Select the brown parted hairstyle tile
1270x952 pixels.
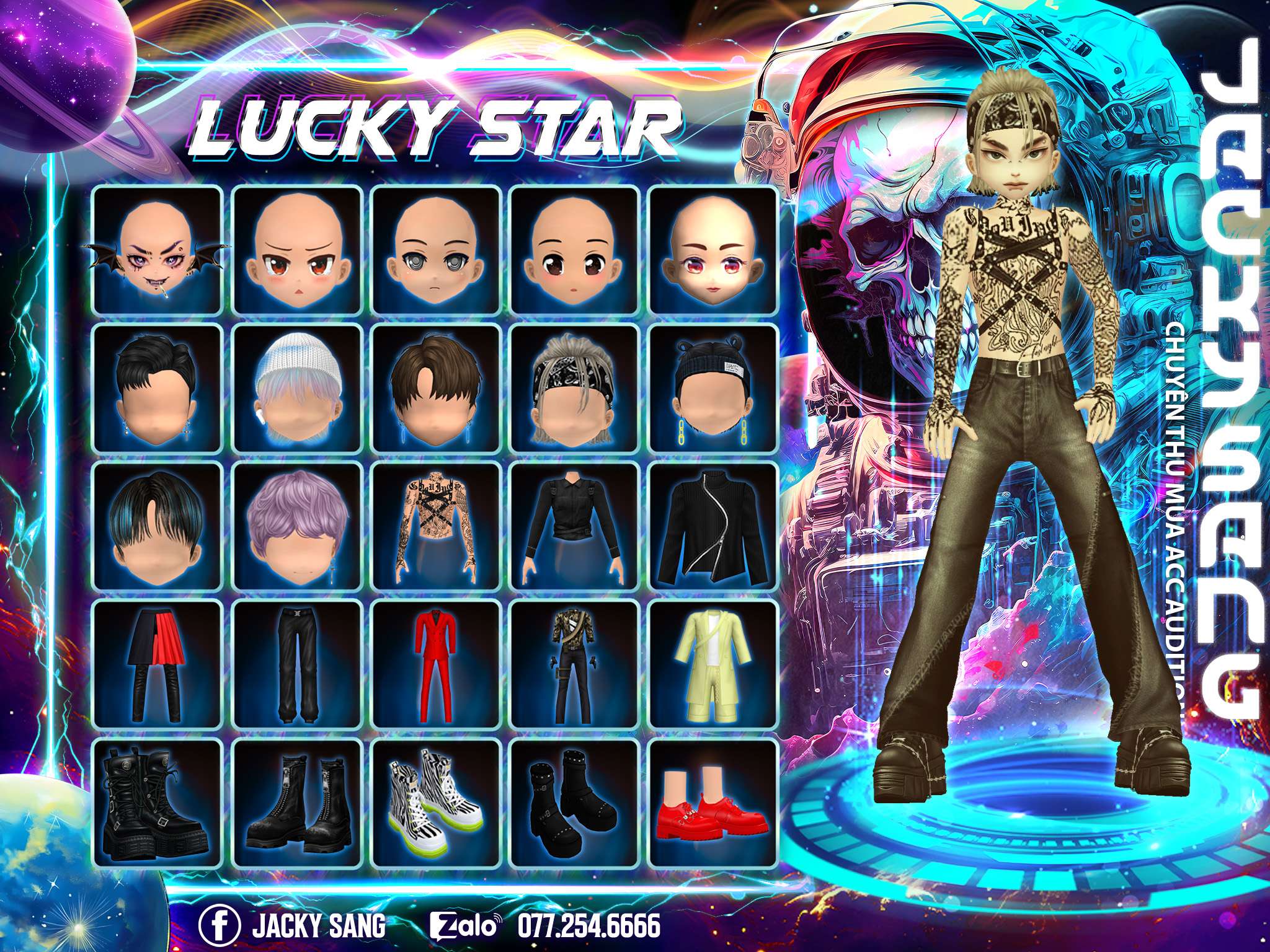(435, 389)
